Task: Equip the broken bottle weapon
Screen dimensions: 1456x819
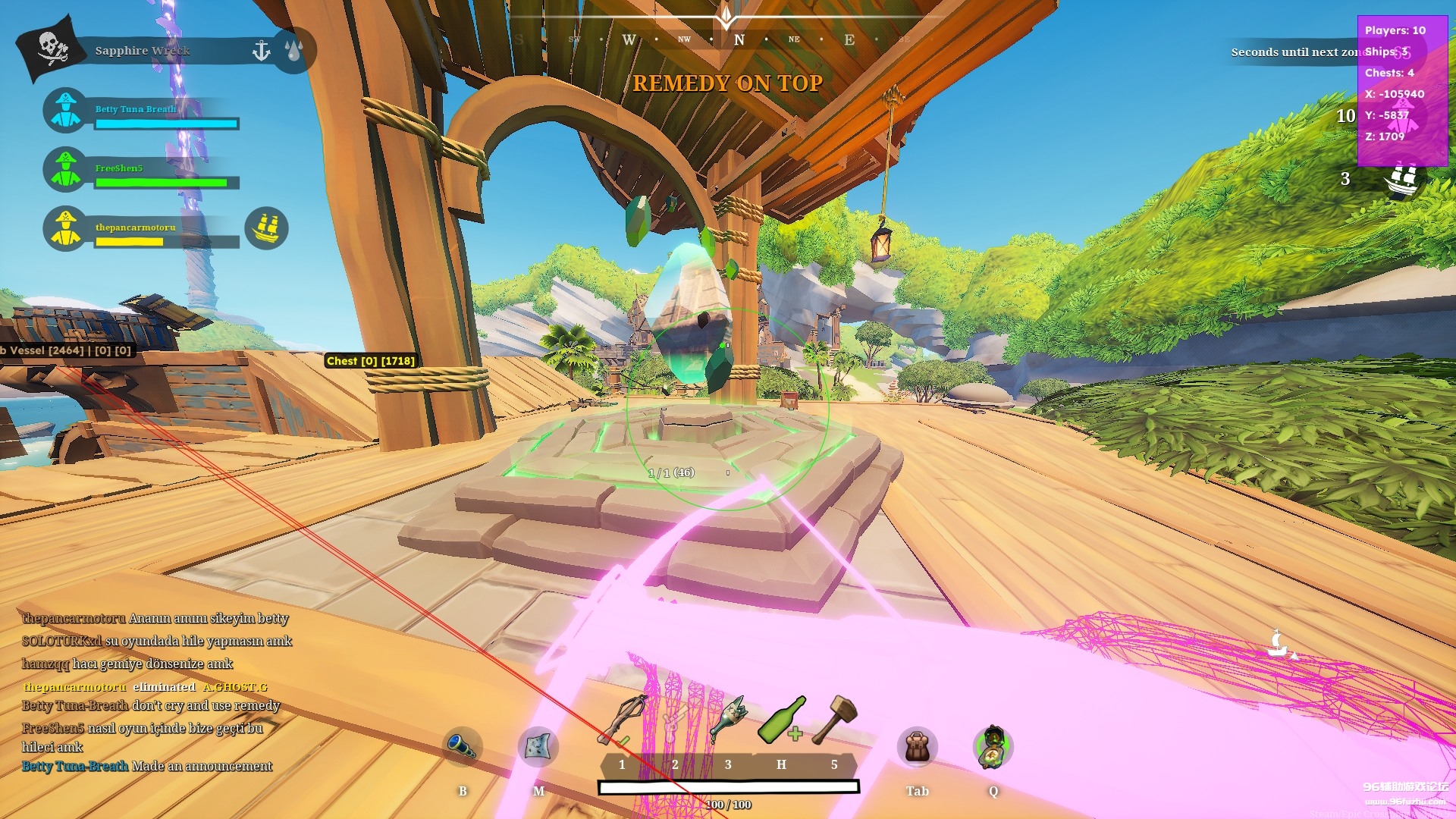Action: pos(728,719)
